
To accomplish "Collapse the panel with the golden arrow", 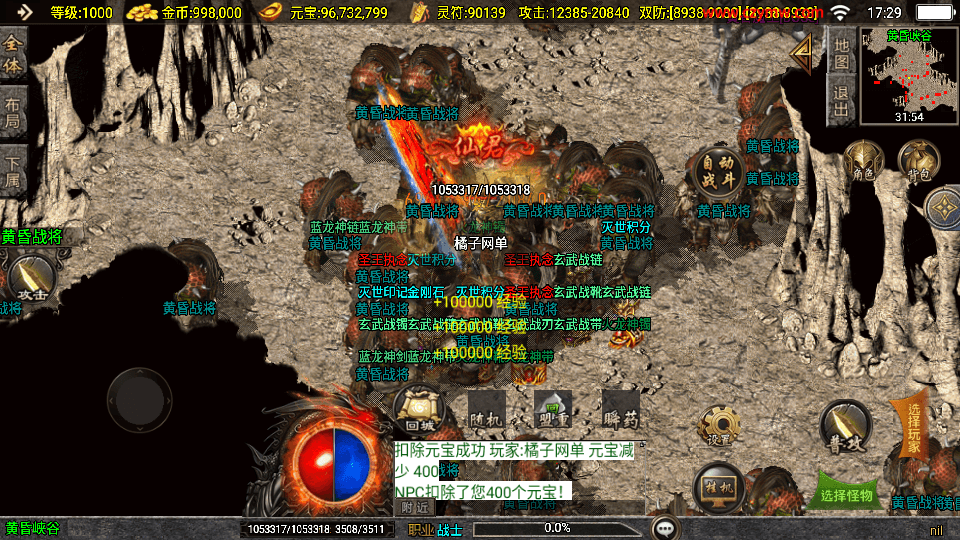I will (801, 55).
